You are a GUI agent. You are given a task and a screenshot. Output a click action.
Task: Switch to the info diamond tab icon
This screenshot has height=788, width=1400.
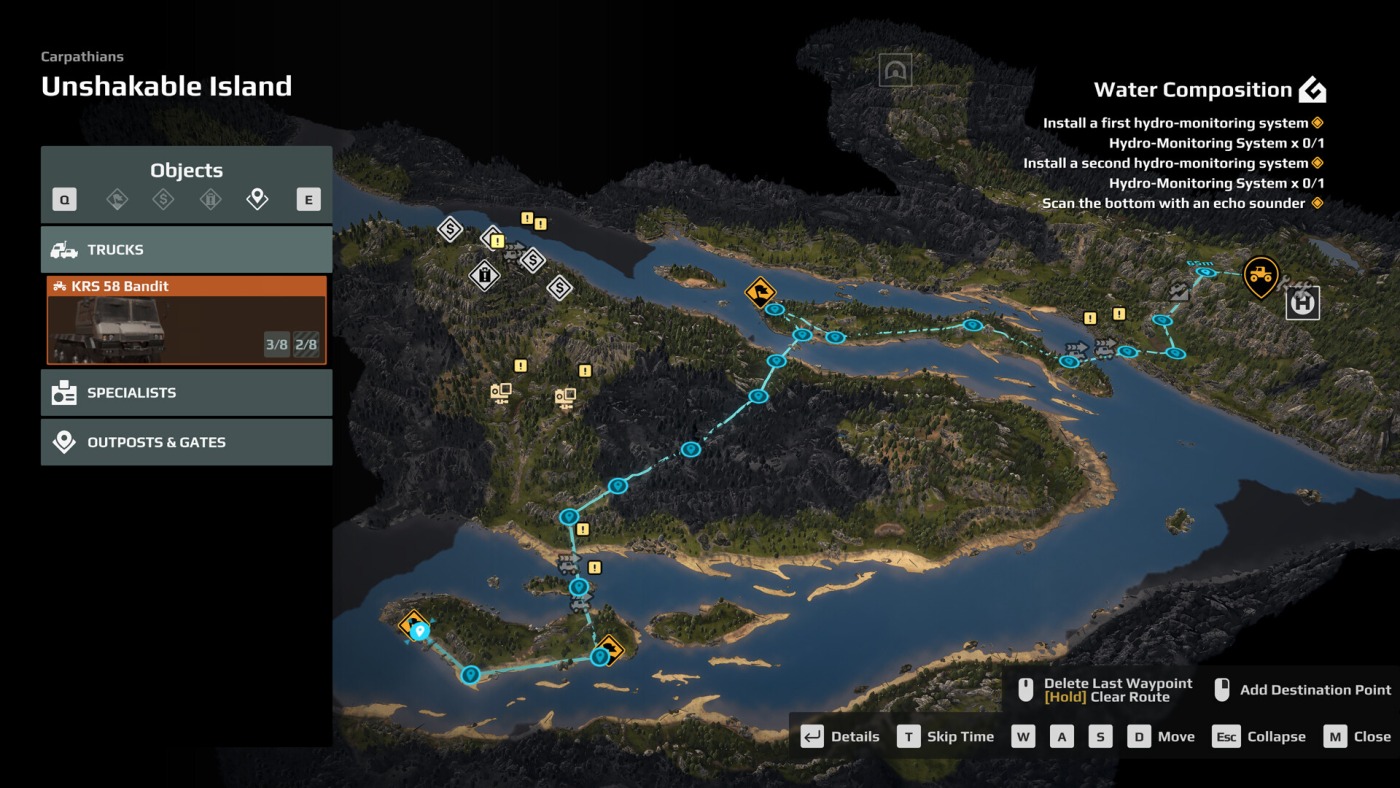210,200
